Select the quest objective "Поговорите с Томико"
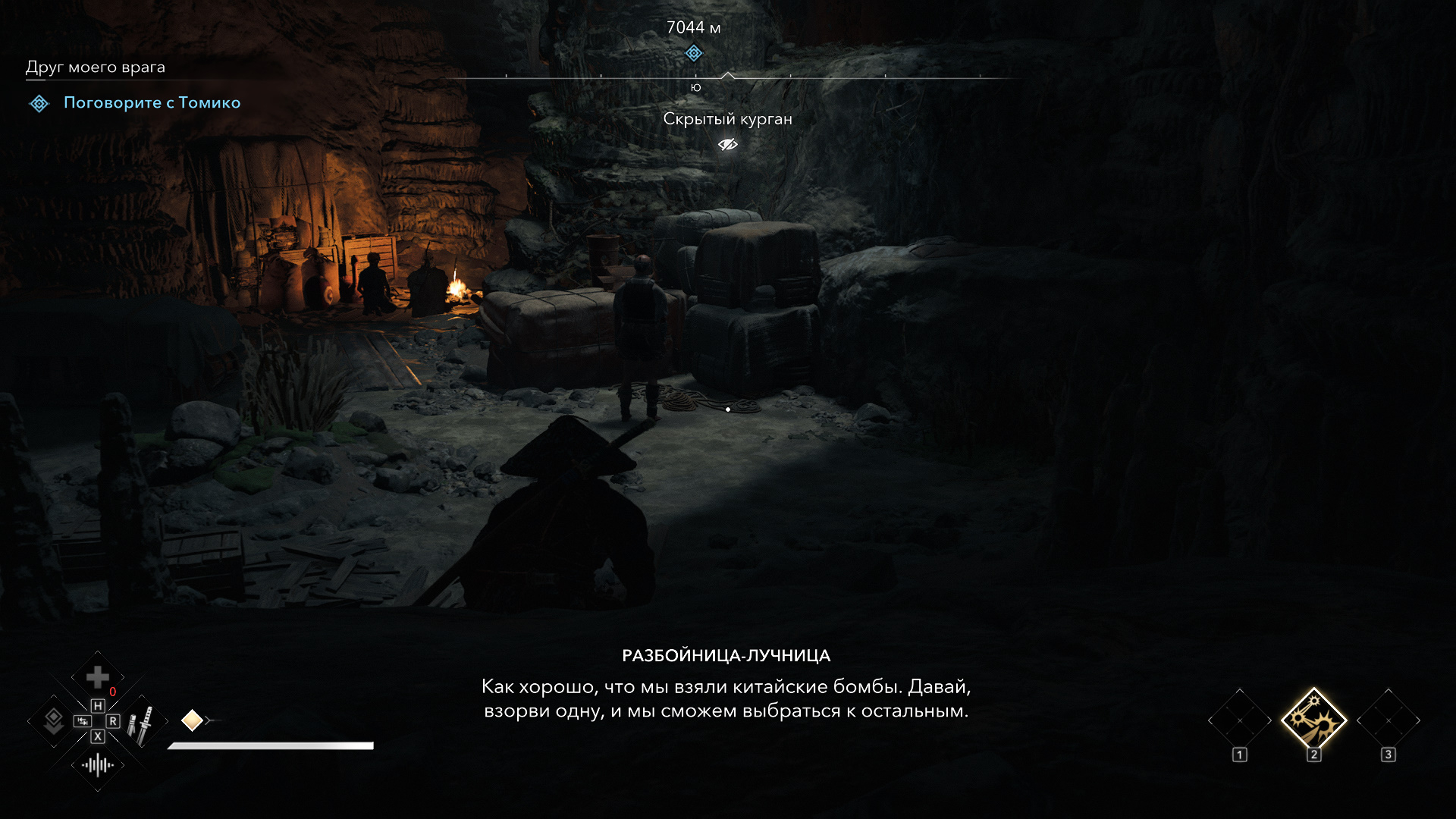Screen dimensions: 1456x819 [152, 102]
